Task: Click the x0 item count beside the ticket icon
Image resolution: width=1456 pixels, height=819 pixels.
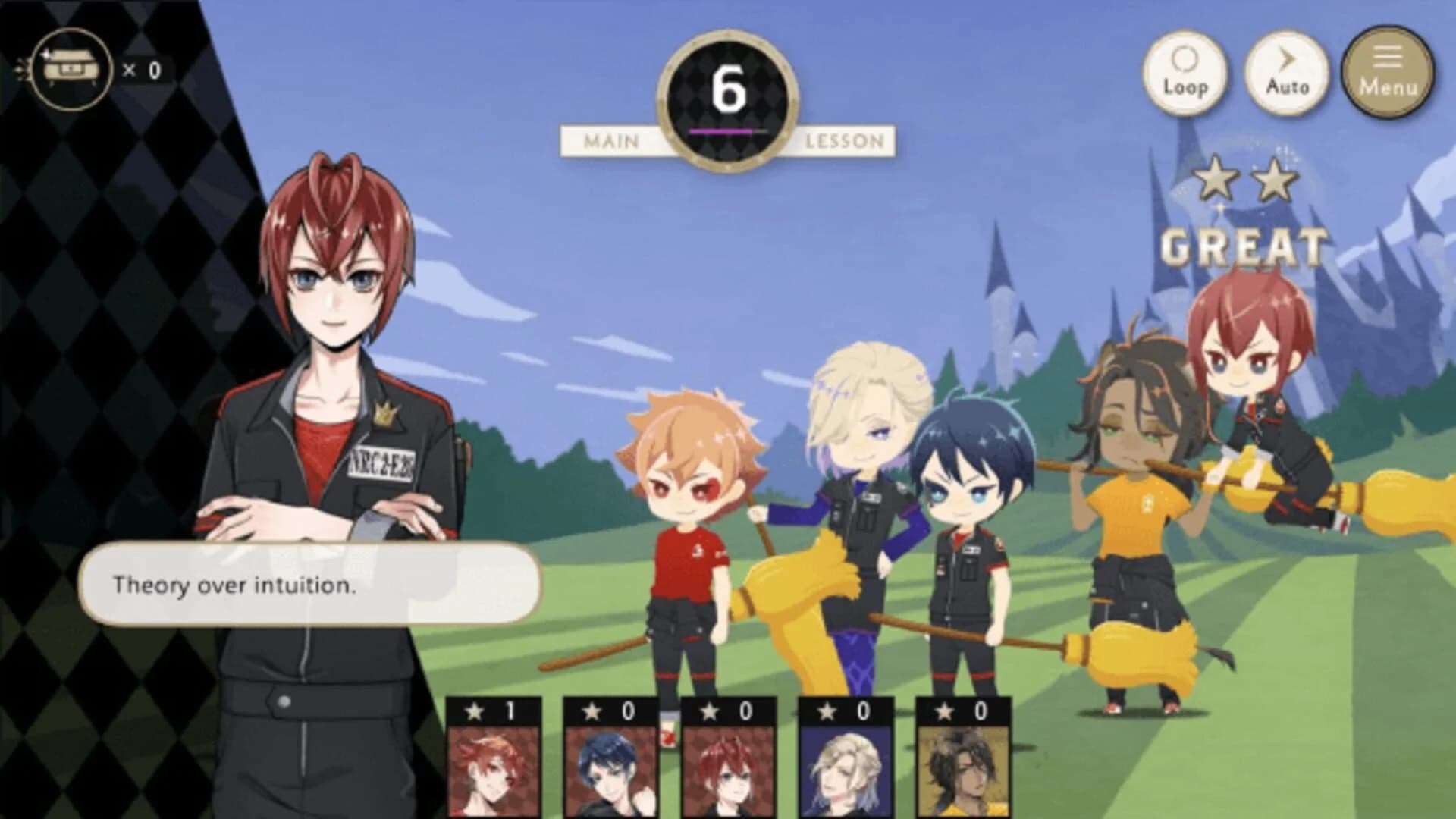Action: click(140, 68)
